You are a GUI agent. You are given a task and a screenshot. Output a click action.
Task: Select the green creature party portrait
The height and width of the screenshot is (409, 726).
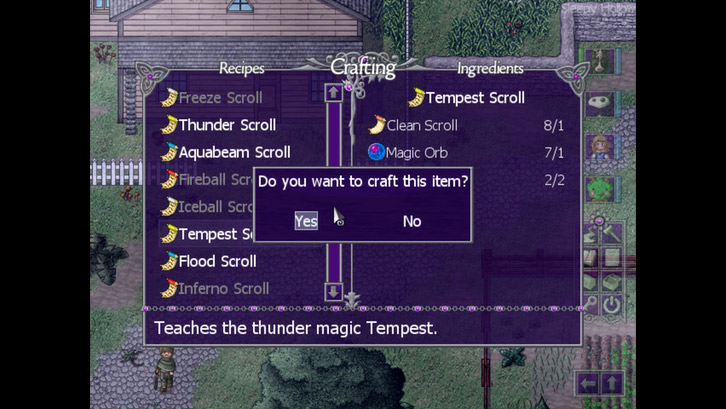(x=601, y=189)
